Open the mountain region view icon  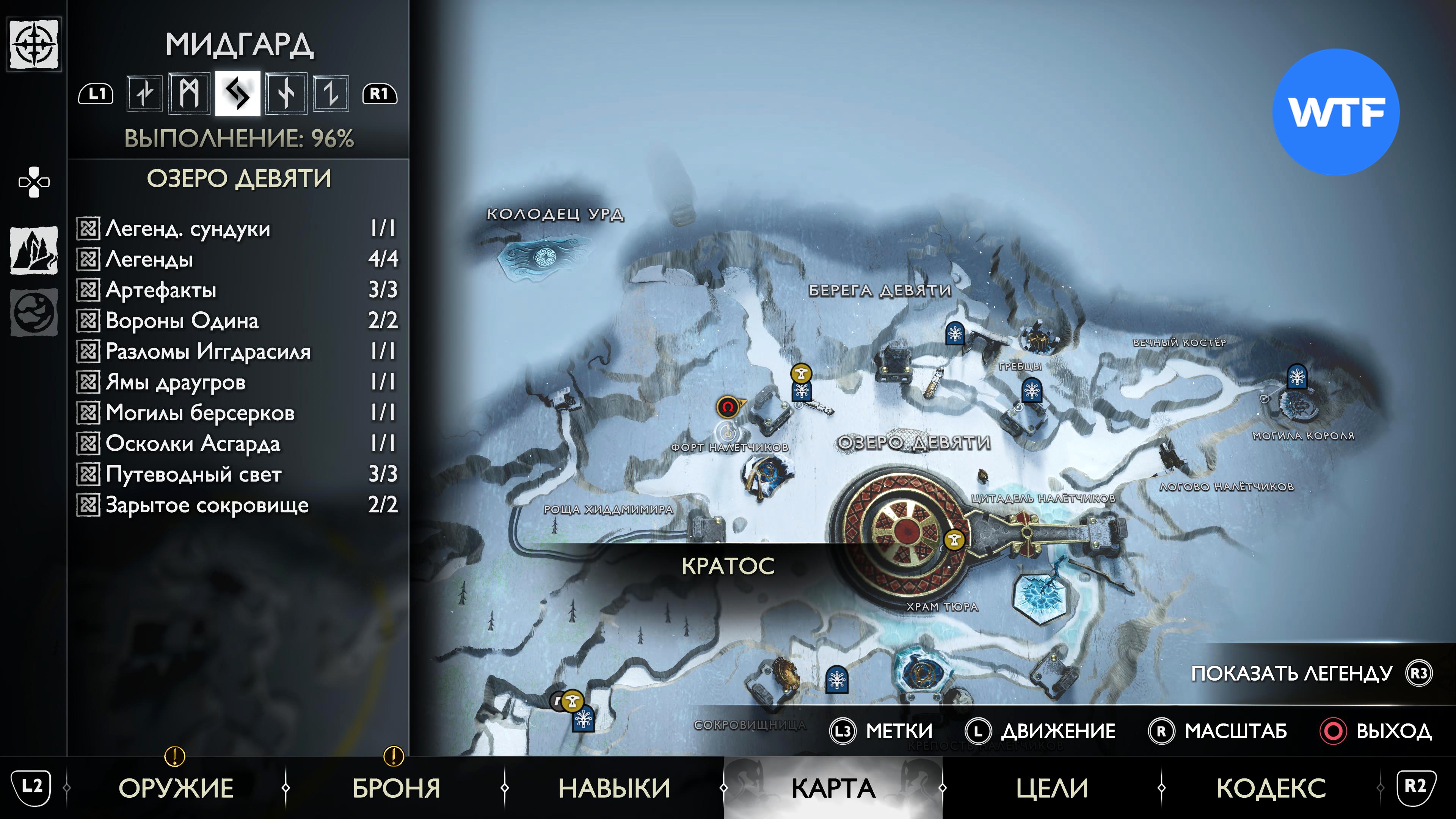click(34, 250)
